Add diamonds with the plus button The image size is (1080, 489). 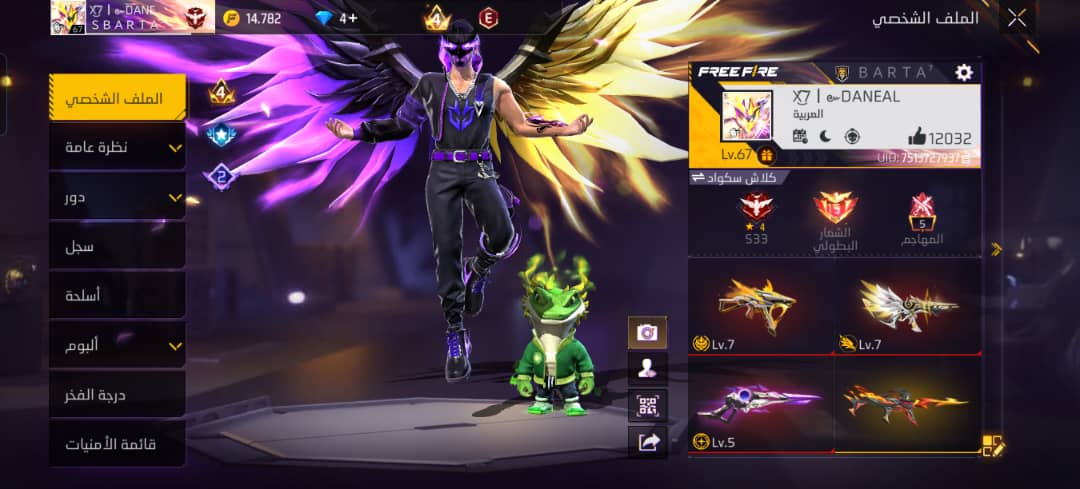coord(348,18)
